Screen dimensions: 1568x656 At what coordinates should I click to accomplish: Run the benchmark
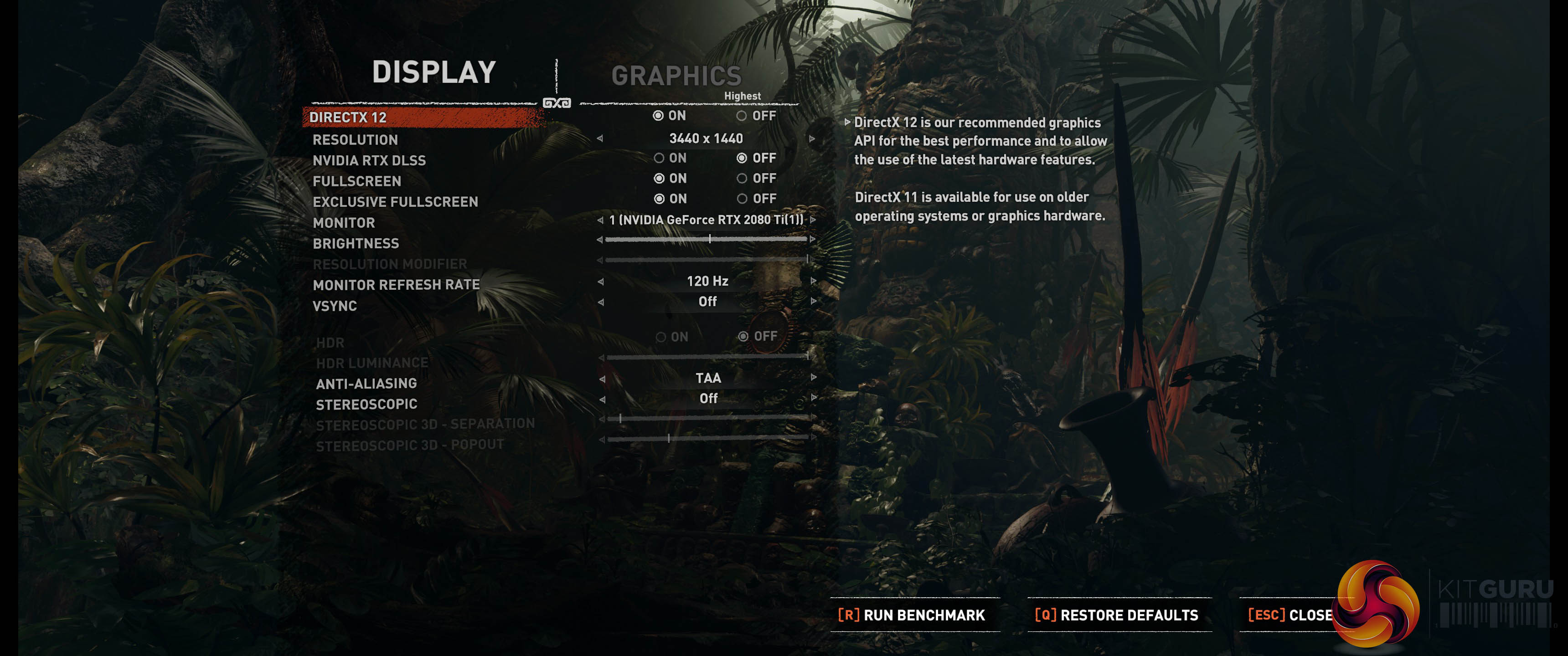(x=911, y=615)
